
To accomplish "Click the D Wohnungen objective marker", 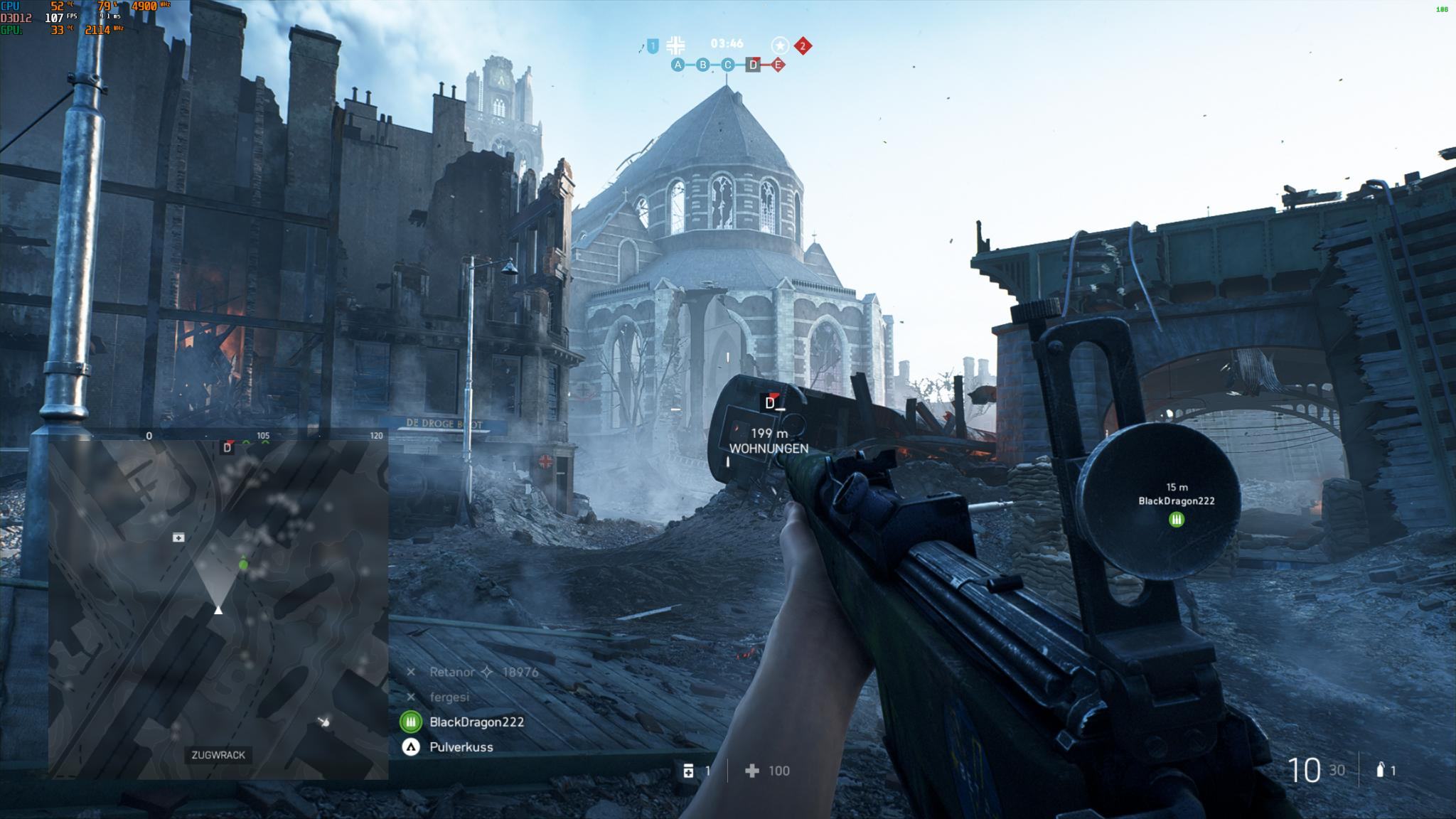I will coord(771,403).
